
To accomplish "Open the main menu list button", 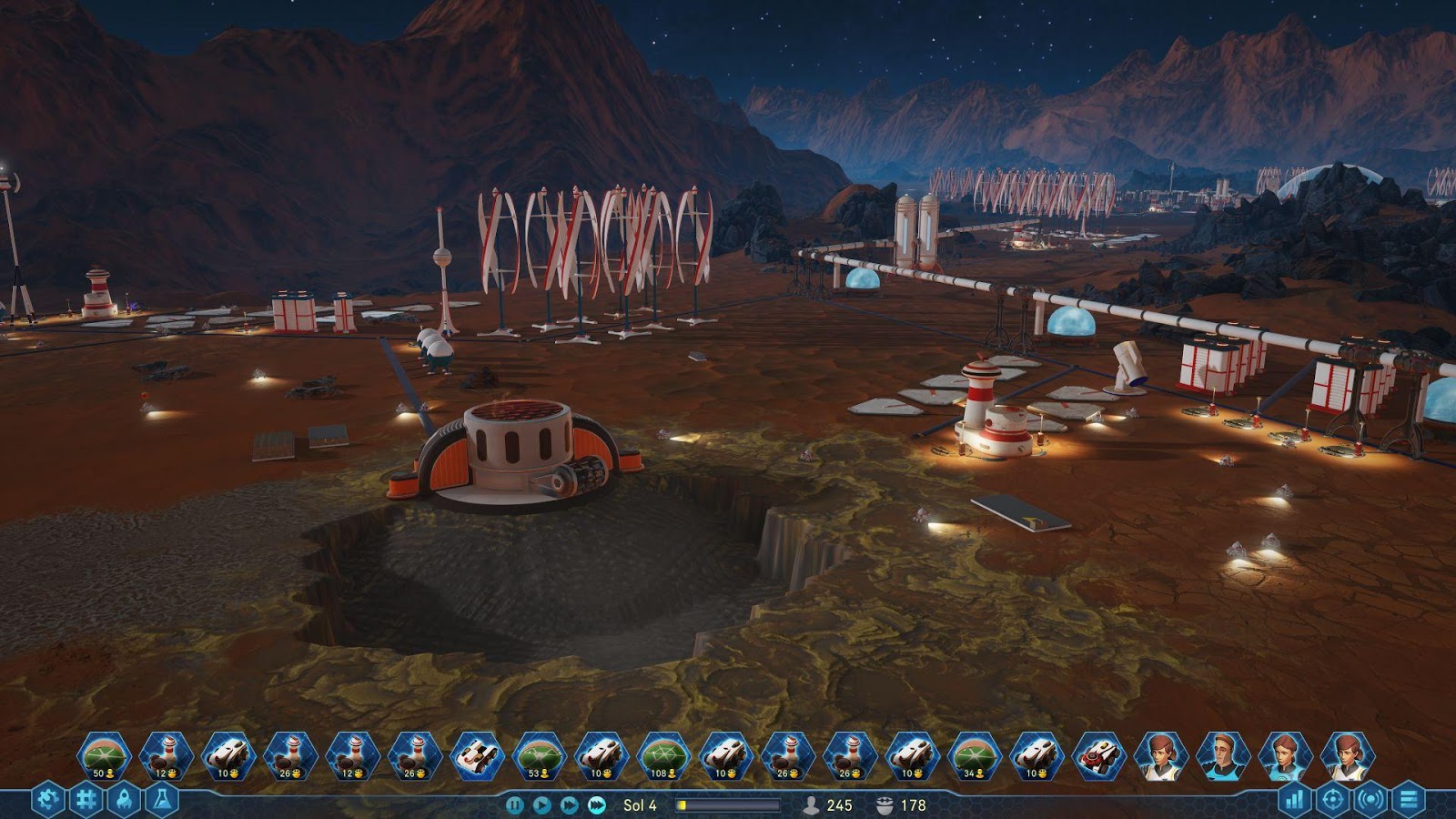I will [1409, 801].
